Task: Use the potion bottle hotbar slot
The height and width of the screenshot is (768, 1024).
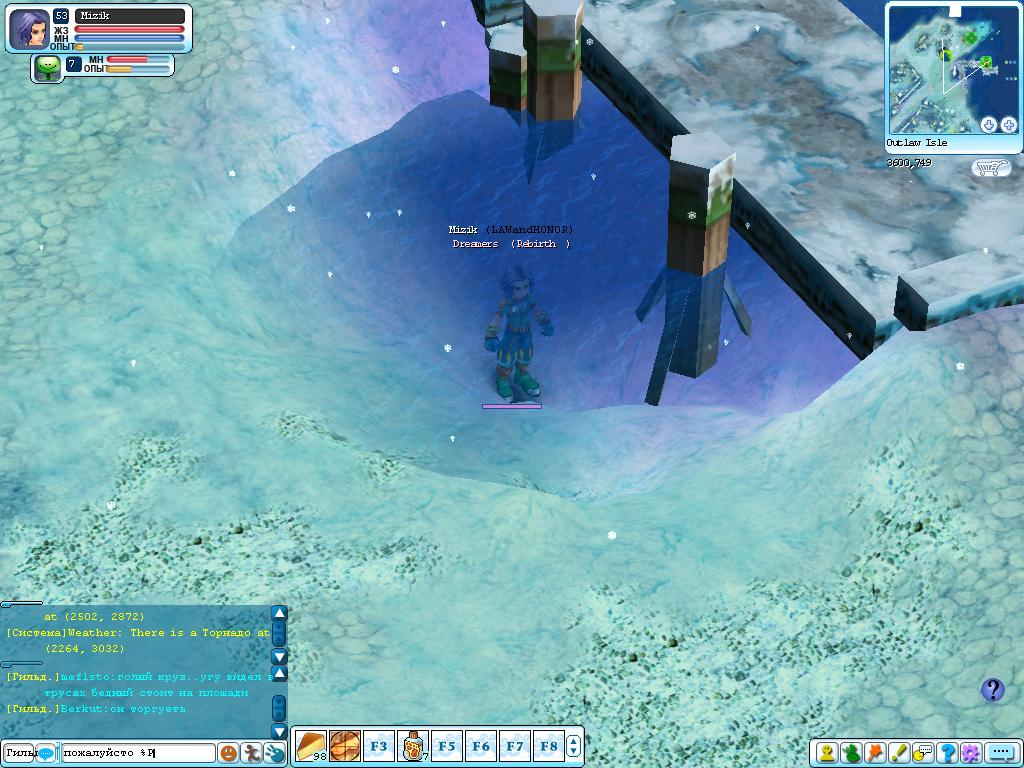Action: coord(413,746)
